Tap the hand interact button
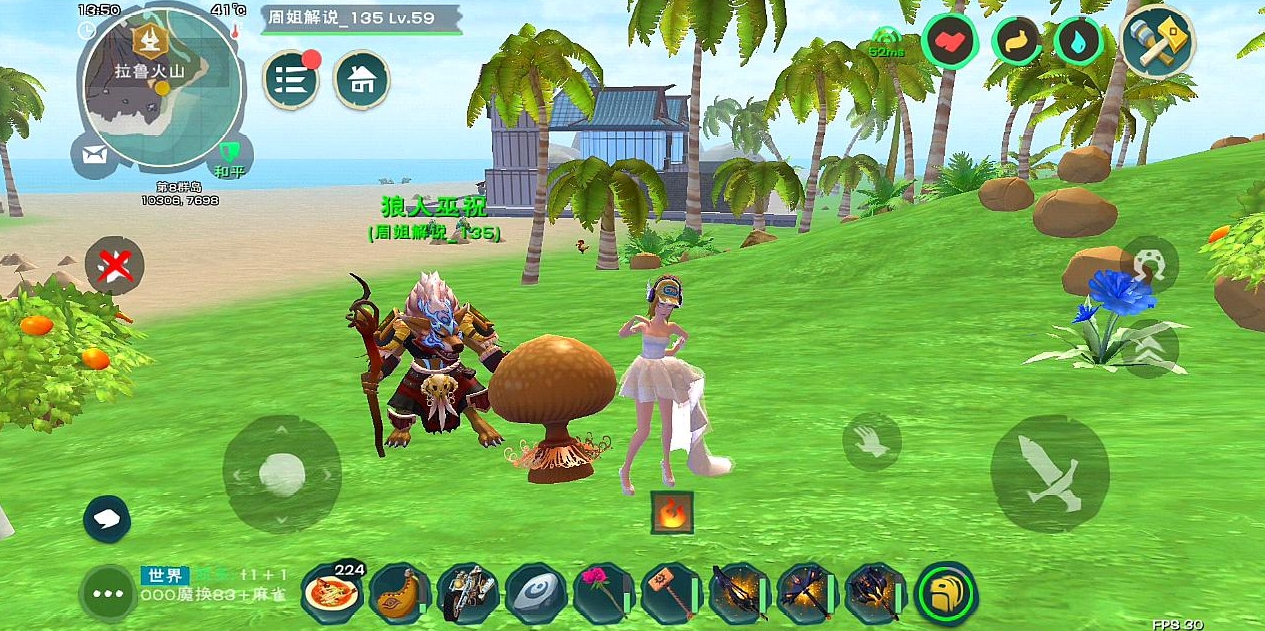Viewport: 1265px width, 631px height. (x=871, y=441)
